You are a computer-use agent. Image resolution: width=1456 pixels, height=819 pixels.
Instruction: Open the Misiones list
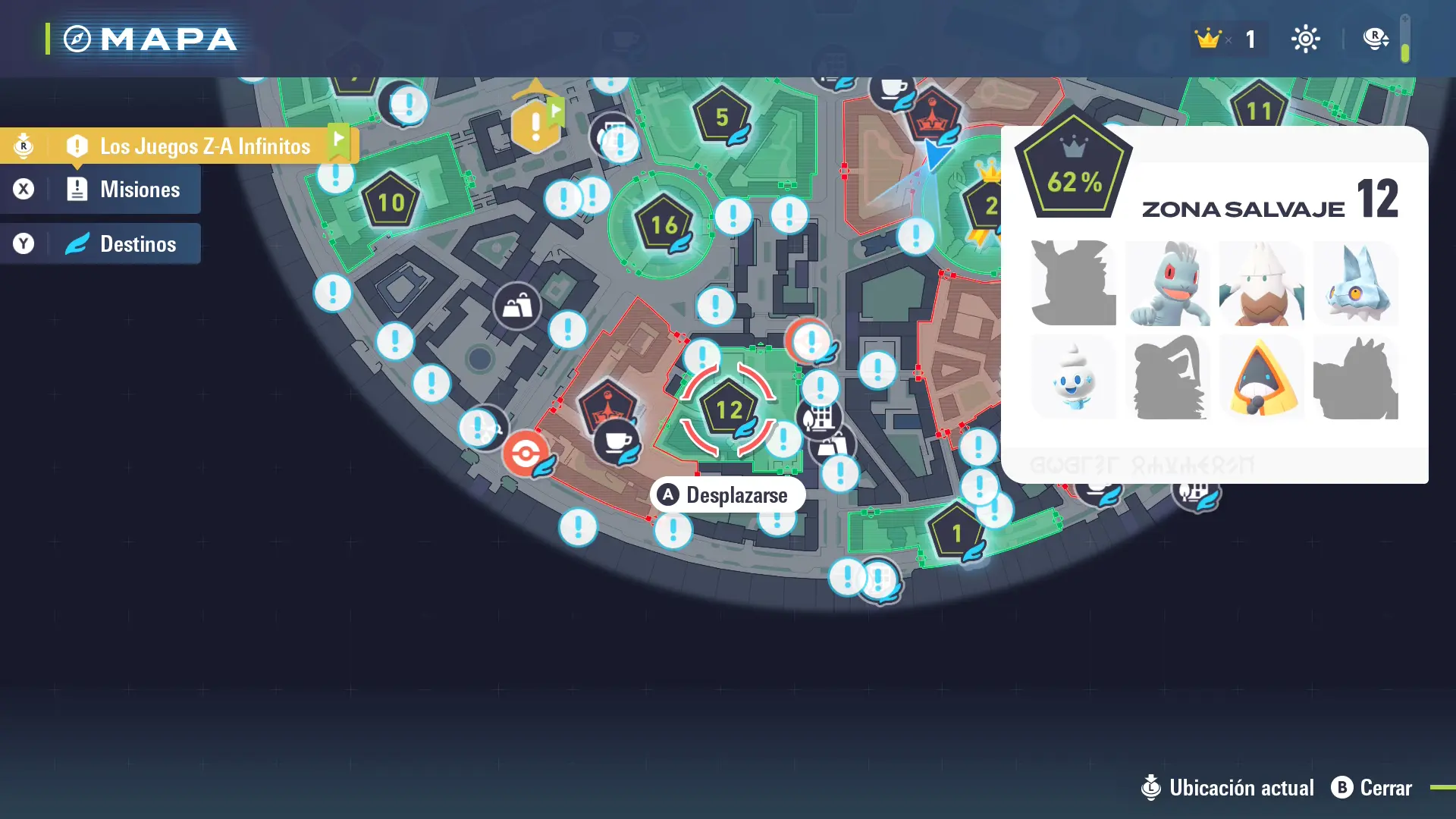pos(140,190)
